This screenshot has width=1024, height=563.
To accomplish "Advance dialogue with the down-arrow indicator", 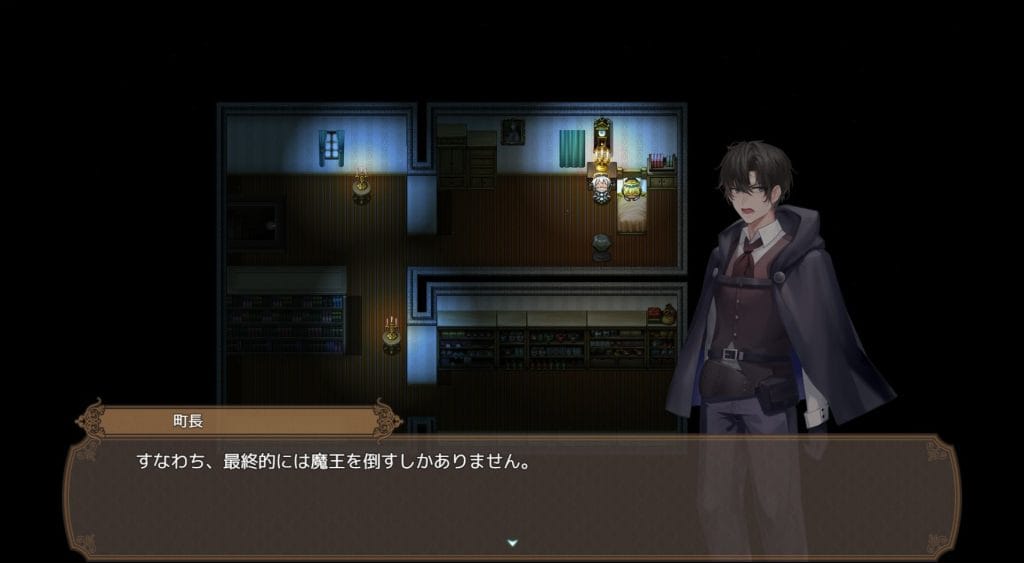I will (512, 543).
